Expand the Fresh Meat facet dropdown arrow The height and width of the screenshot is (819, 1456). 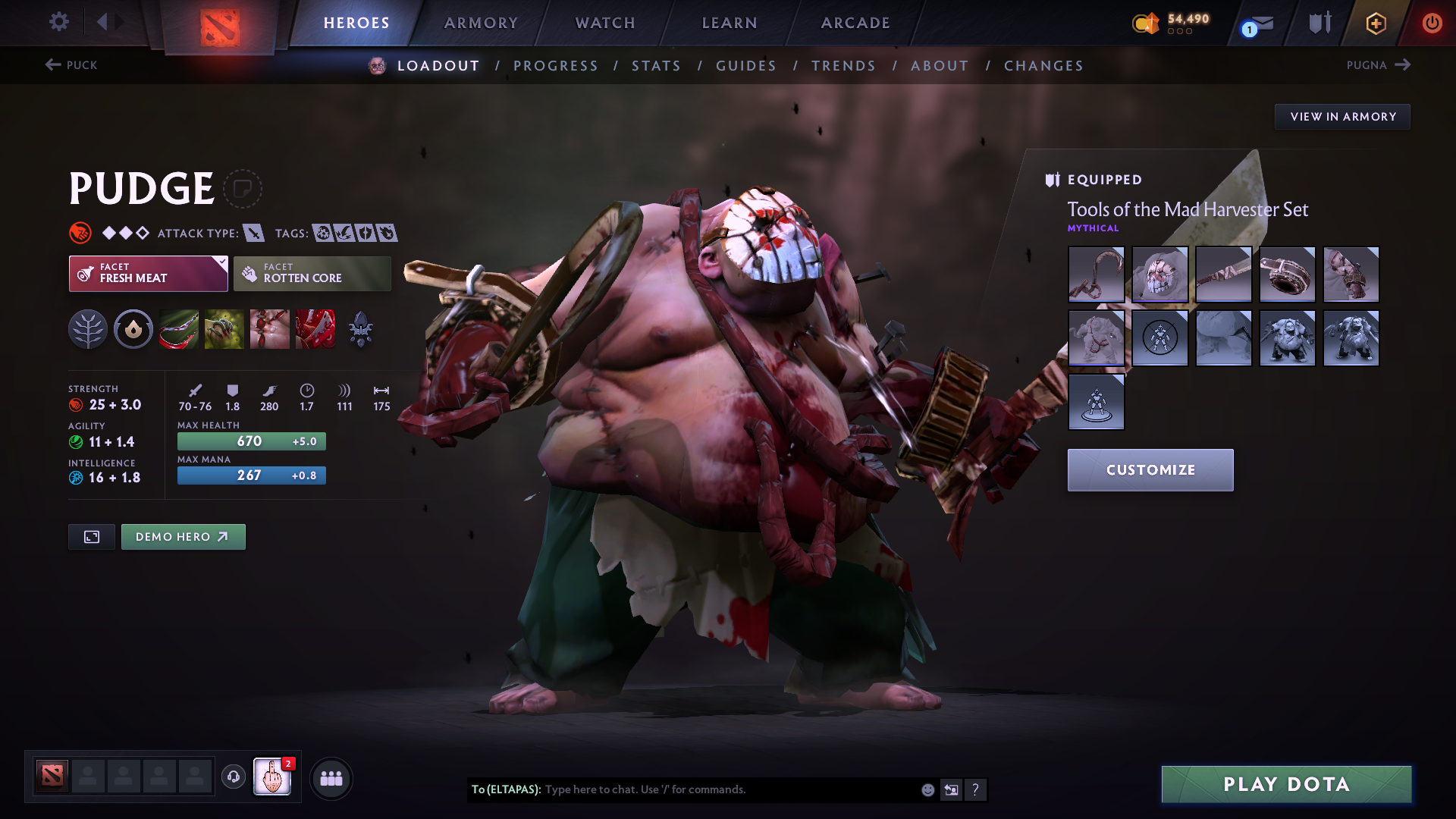221,263
